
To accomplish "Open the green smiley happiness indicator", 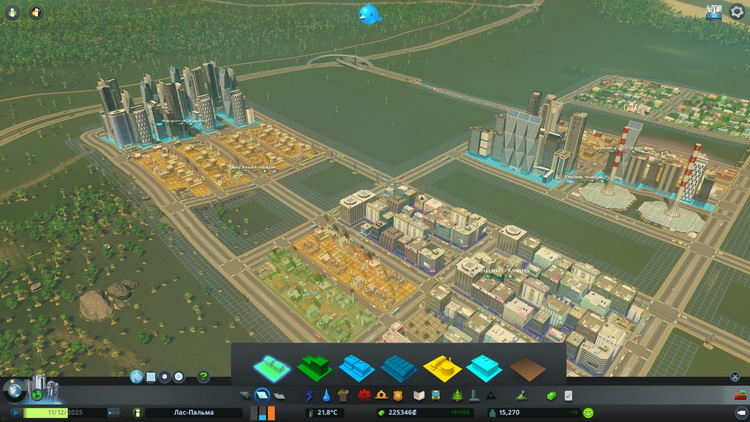I will (588, 412).
